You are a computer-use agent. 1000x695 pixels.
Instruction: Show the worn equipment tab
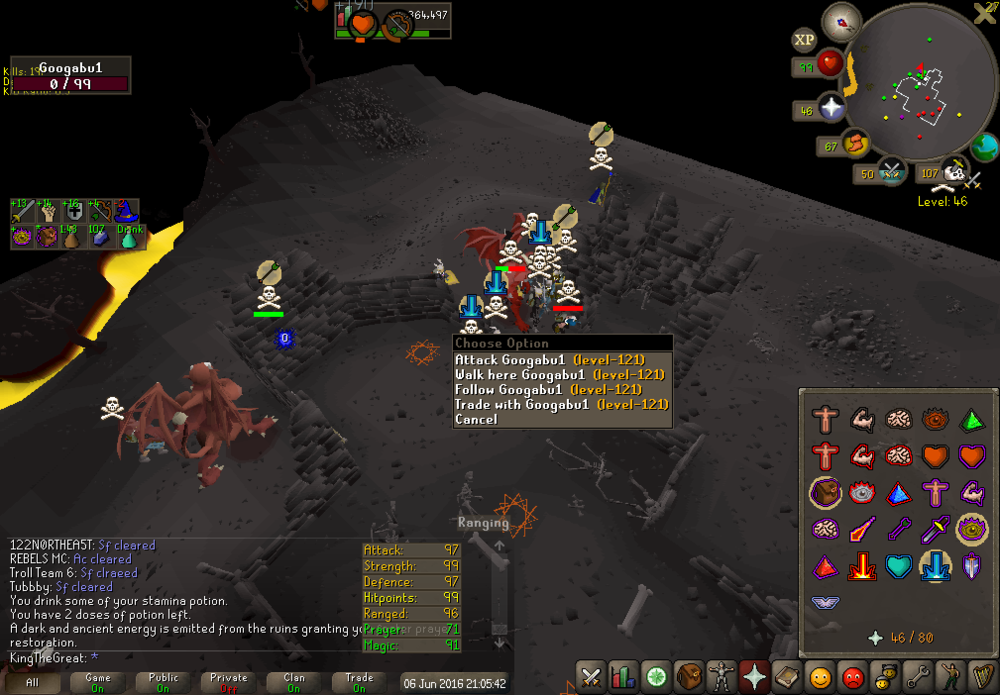pos(720,677)
